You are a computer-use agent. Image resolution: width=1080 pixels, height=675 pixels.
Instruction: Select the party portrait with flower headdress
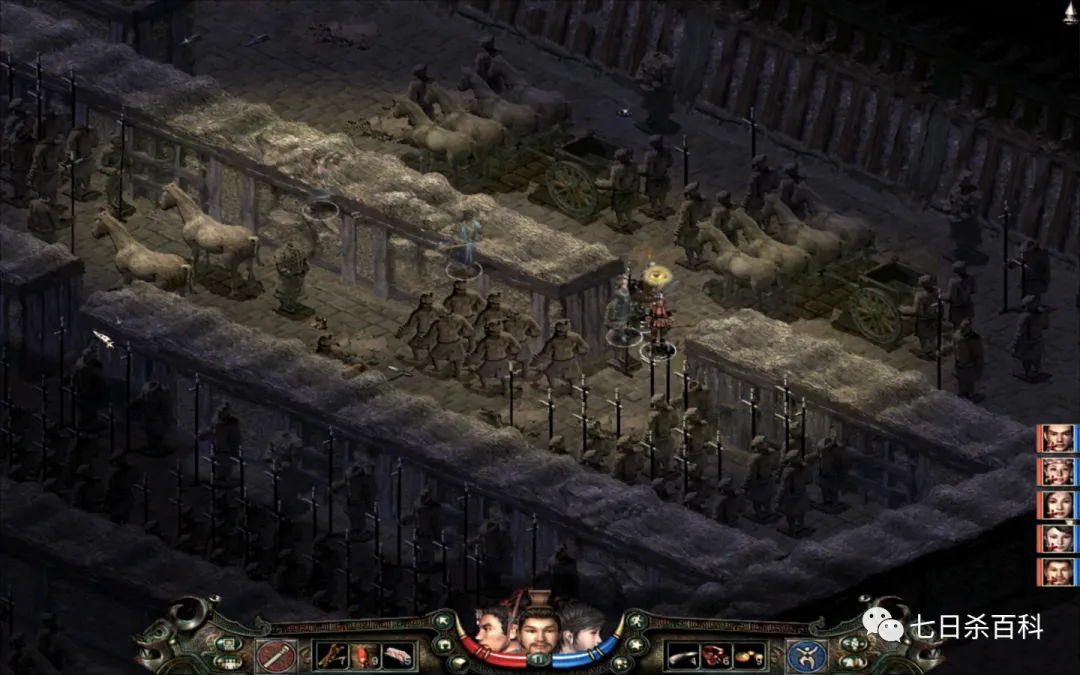[1056, 471]
